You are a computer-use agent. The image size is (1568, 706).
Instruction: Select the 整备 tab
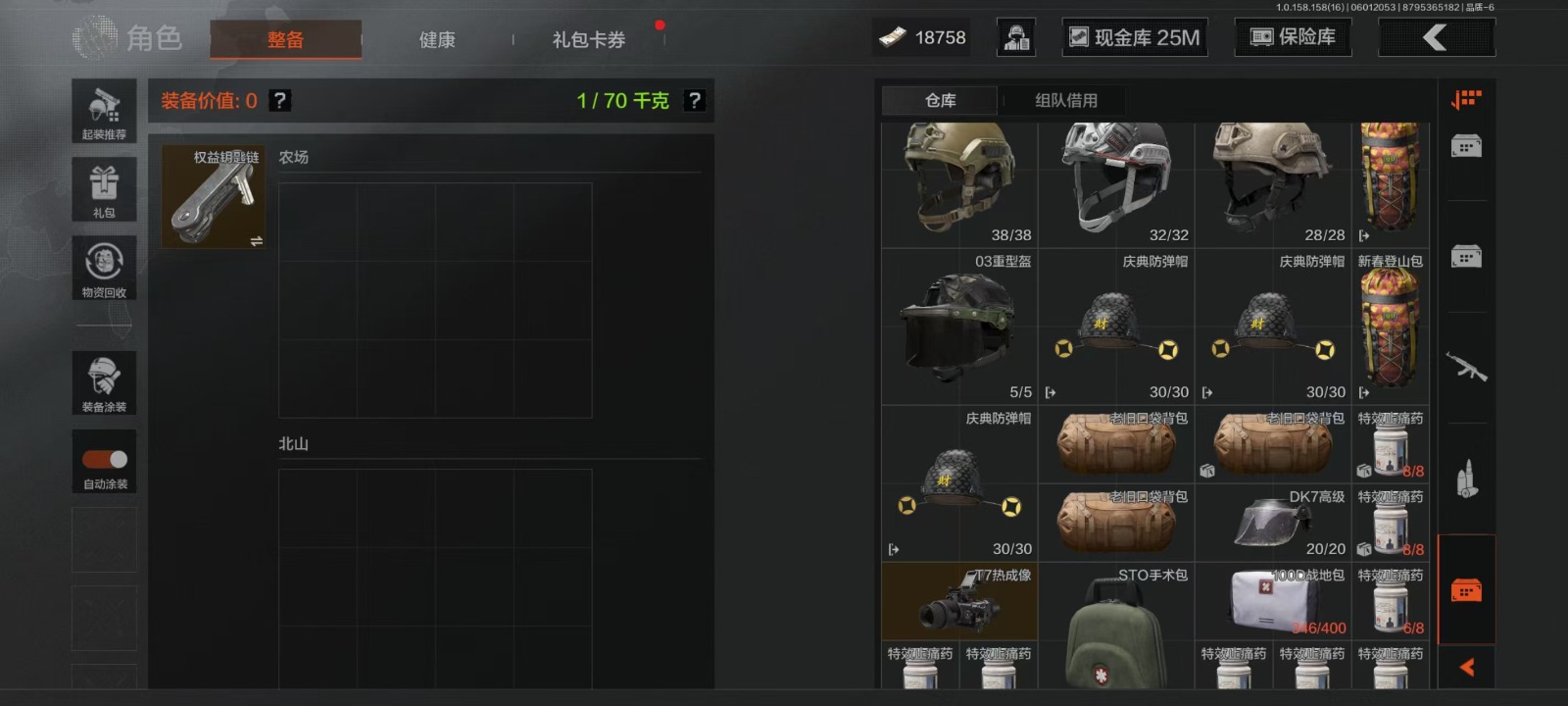click(285, 40)
